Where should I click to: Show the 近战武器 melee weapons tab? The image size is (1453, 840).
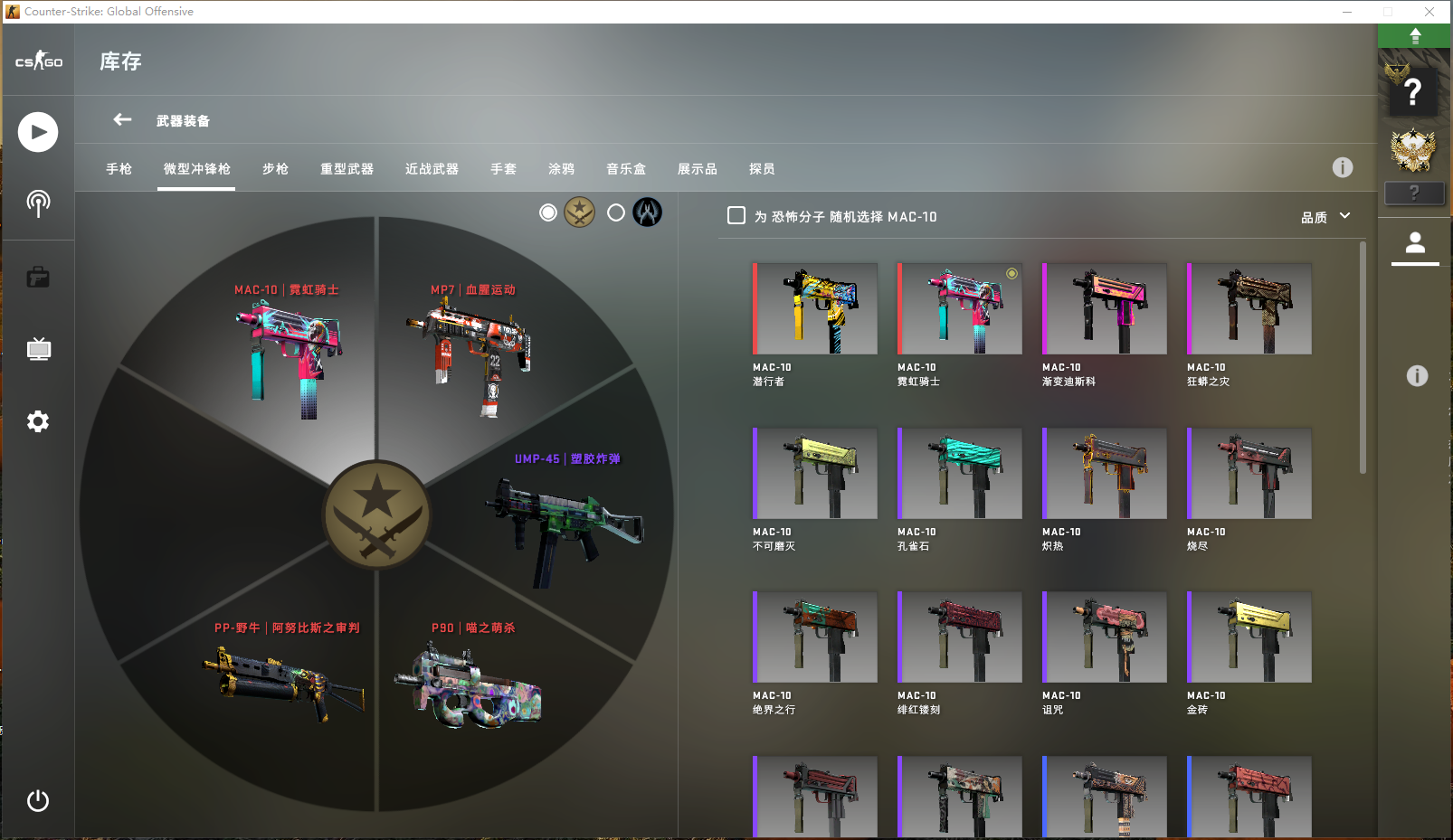coord(432,169)
